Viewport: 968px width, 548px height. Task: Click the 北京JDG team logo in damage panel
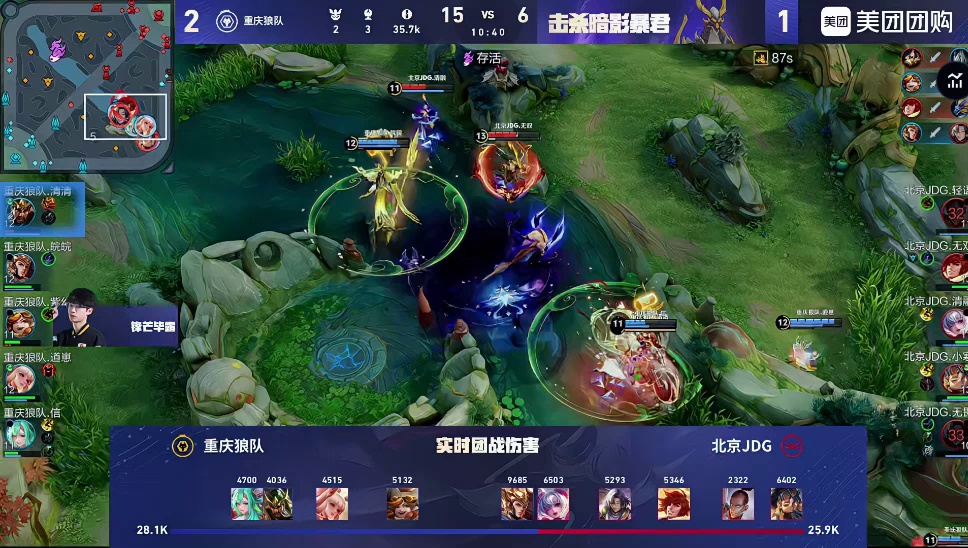coord(793,446)
